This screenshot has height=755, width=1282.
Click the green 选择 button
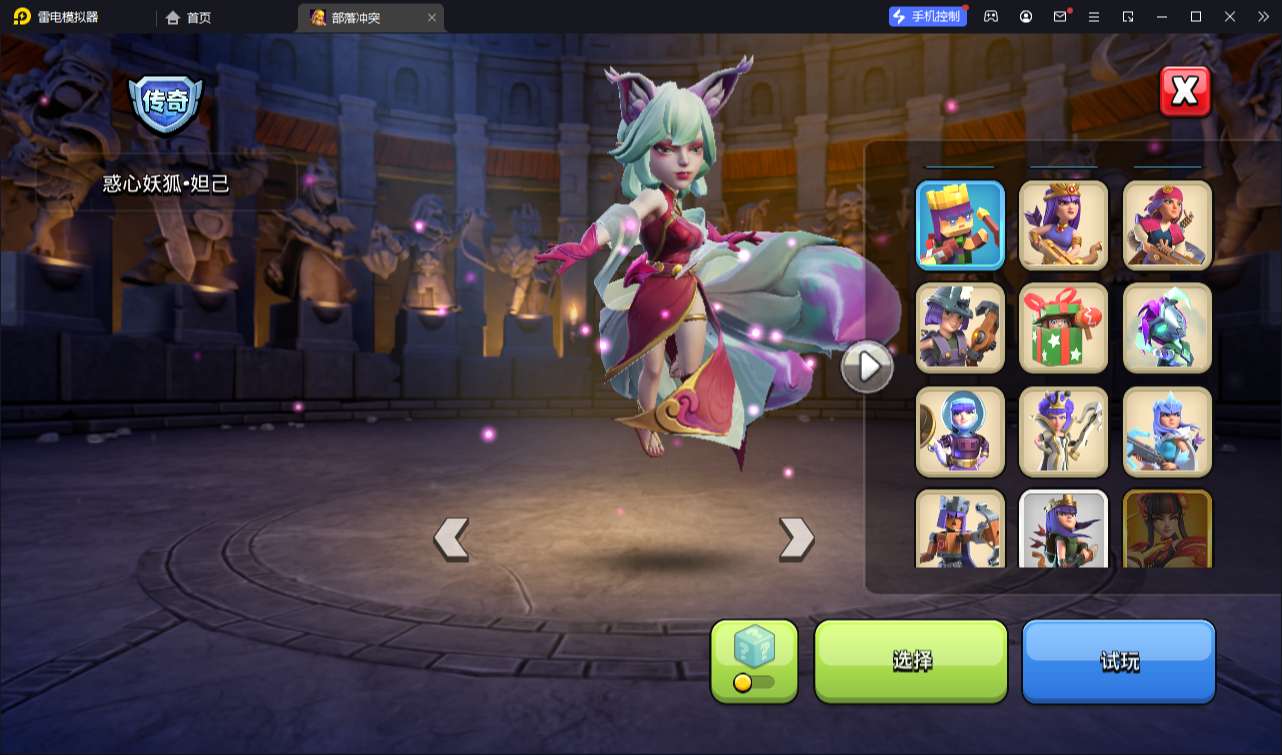click(911, 661)
